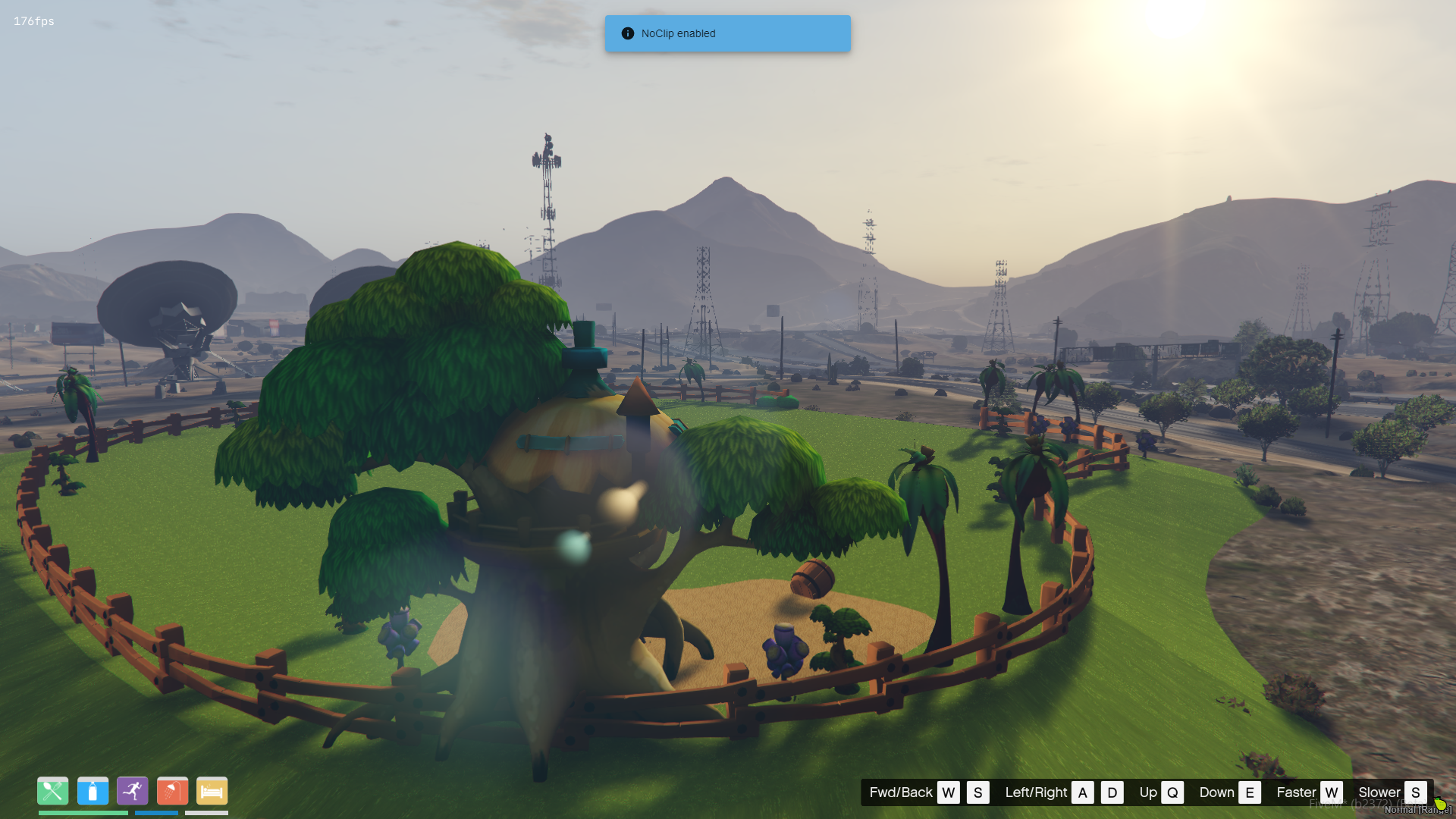The width and height of the screenshot is (1456, 819).
Task: Select the thirst water bottle icon
Action: (x=93, y=791)
